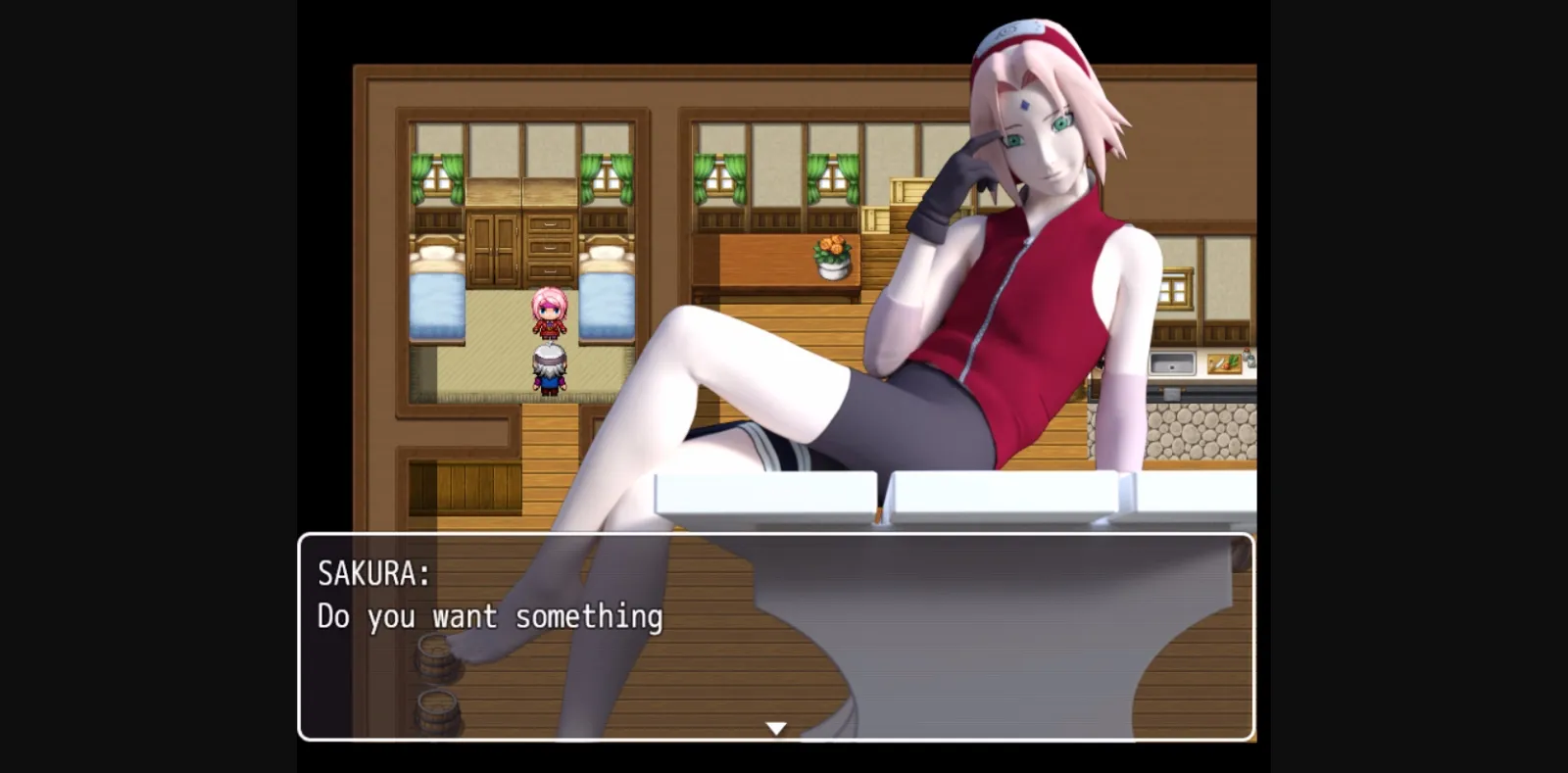Select the kitchen sink on the counter
This screenshot has height=773, width=1568.
[x=1172, y=363]
